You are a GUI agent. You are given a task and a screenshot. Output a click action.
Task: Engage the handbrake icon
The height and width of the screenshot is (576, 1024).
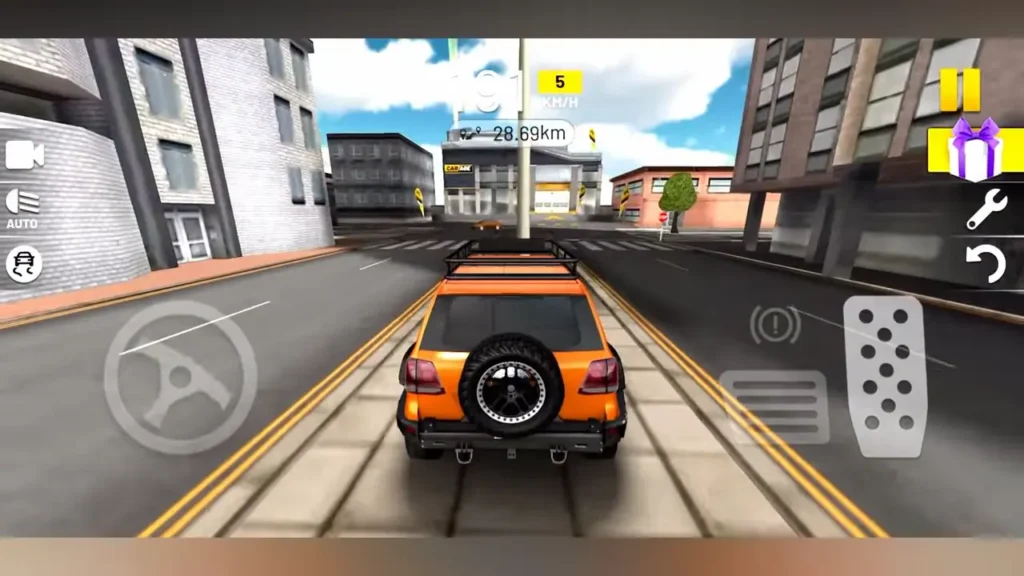(775, 324)
